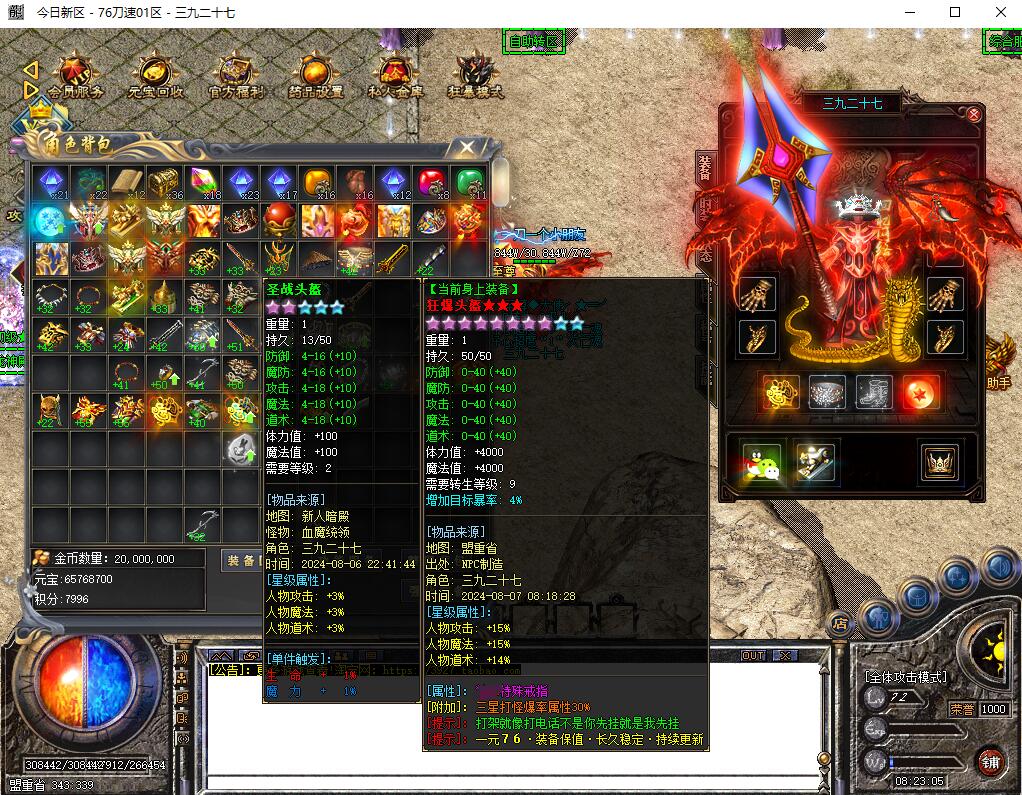Screen dimensions: 1022x795
Task: Select the rainbow crystal stack x18
Action: [x=203, y=183]
